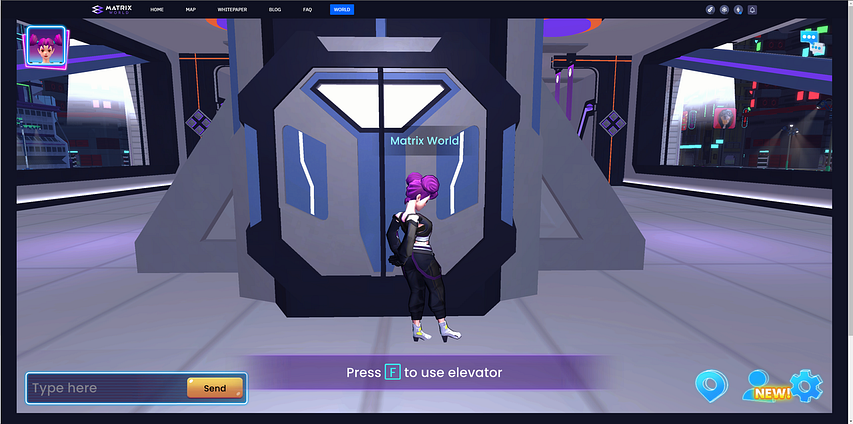Focus the 'Type here' chat input
This screenshot has height=424, width=853.
click(x=107, y=388)
